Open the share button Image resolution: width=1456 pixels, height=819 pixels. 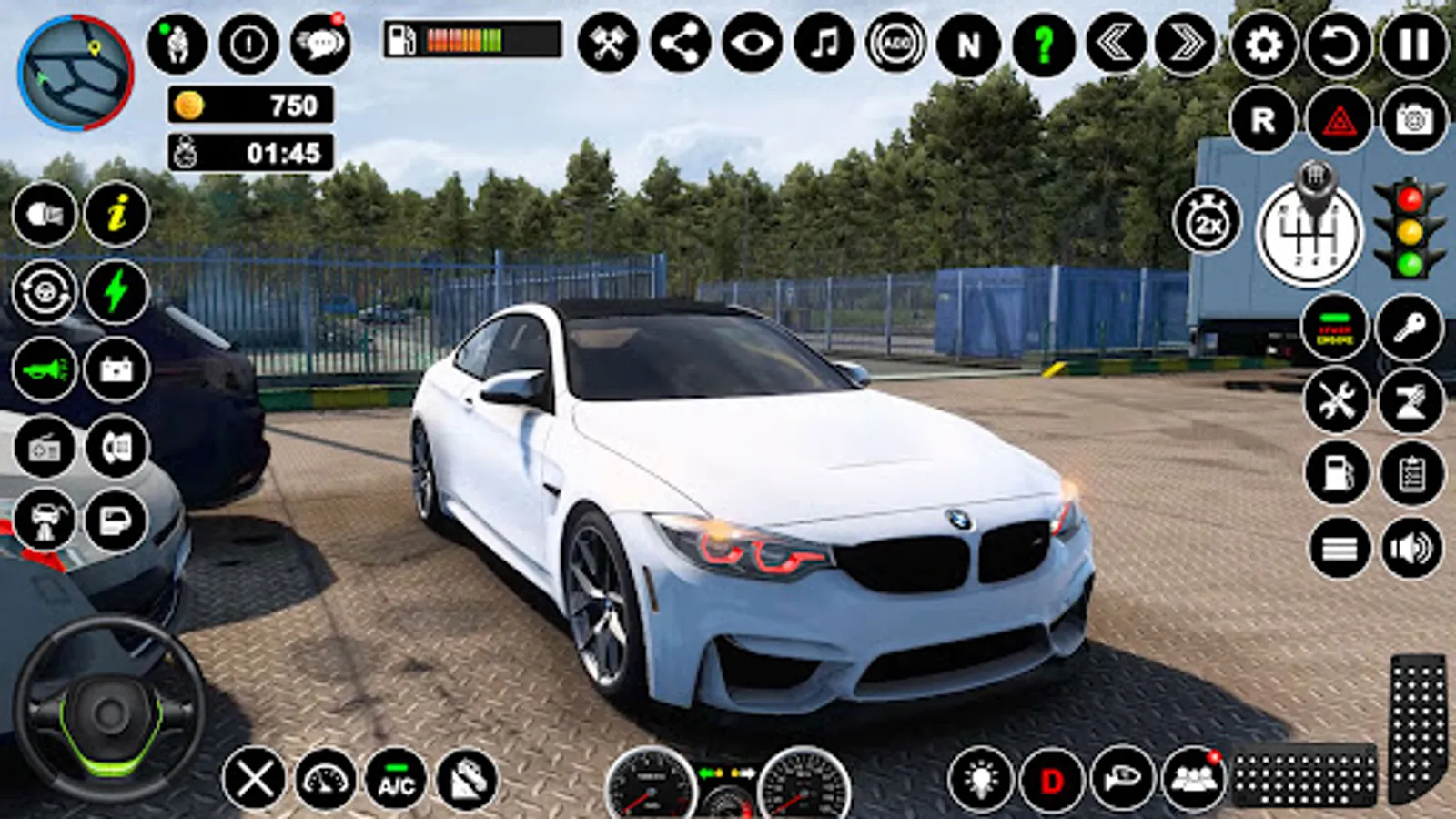pyautogui.click(x=680, y=44)
